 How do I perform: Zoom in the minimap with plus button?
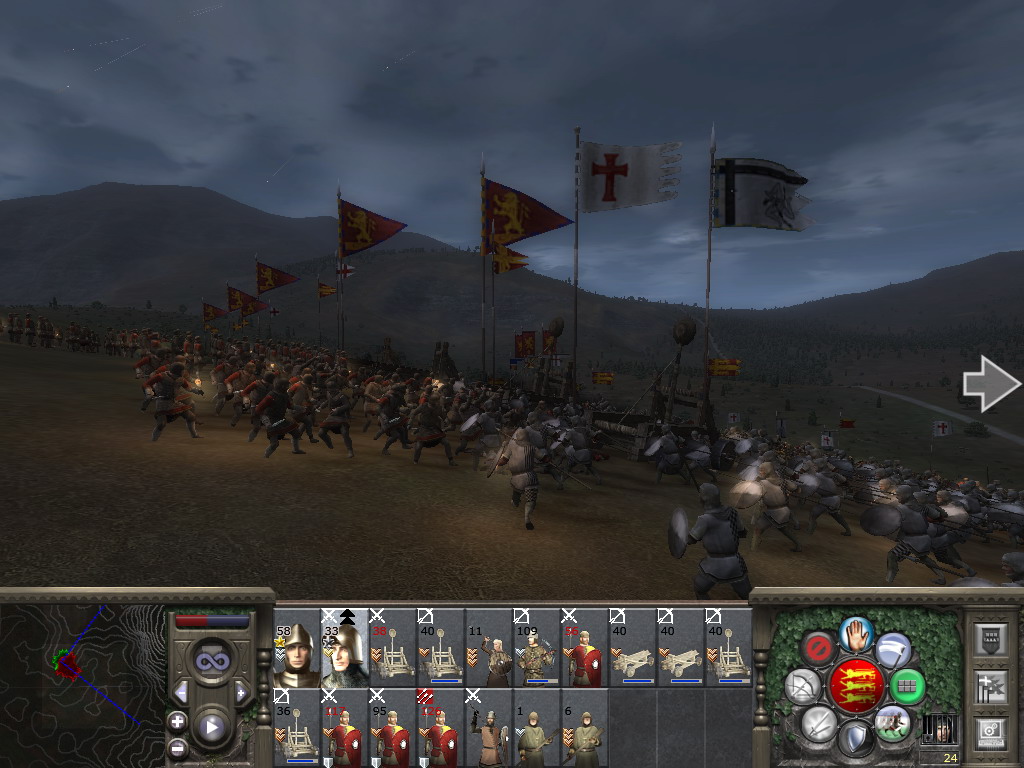tap(177, 721)
